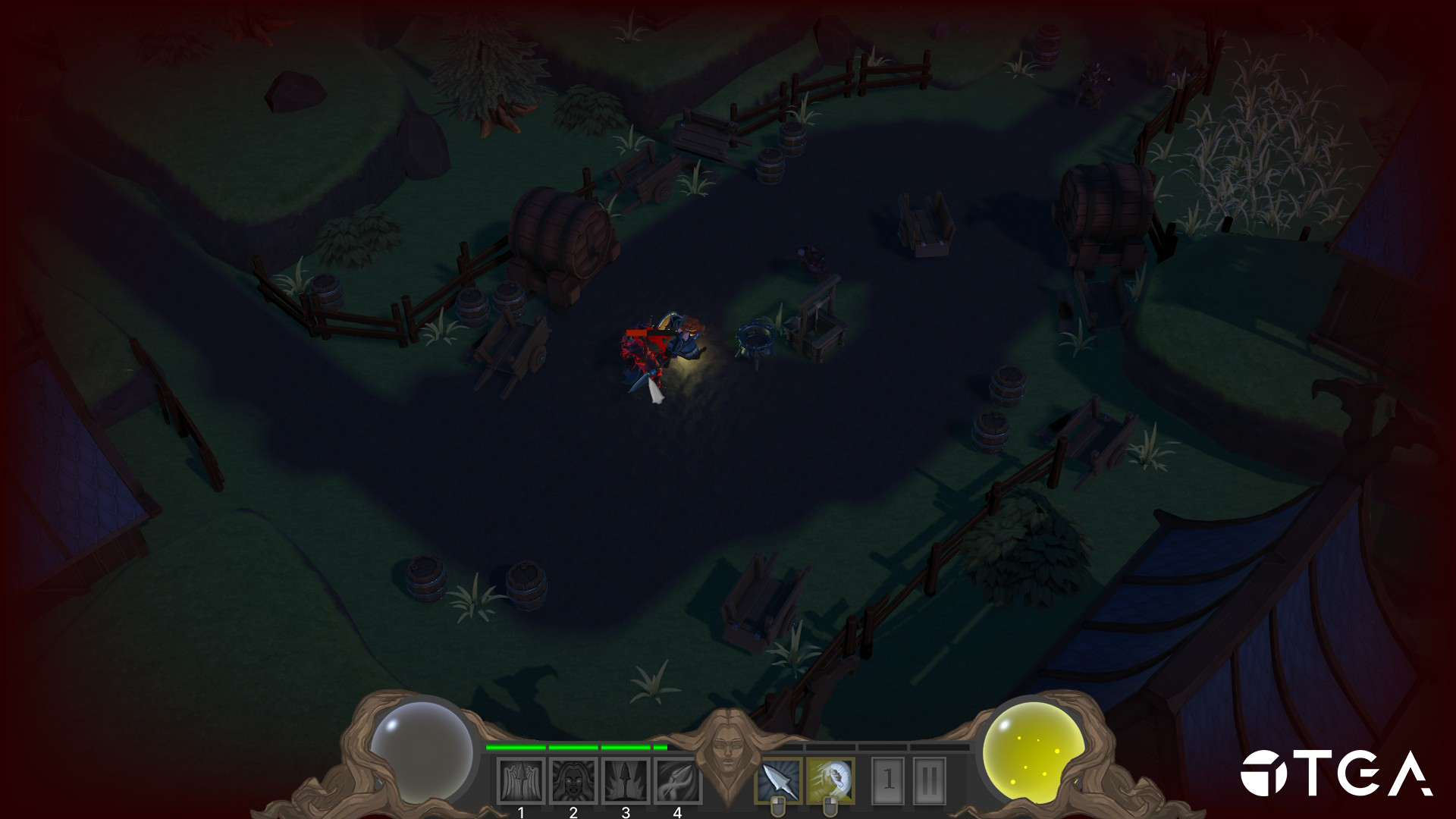Activate the winged spear ability in slot 1
Viewport: 1456px width, 819px height.
click(x=521, y=781)
